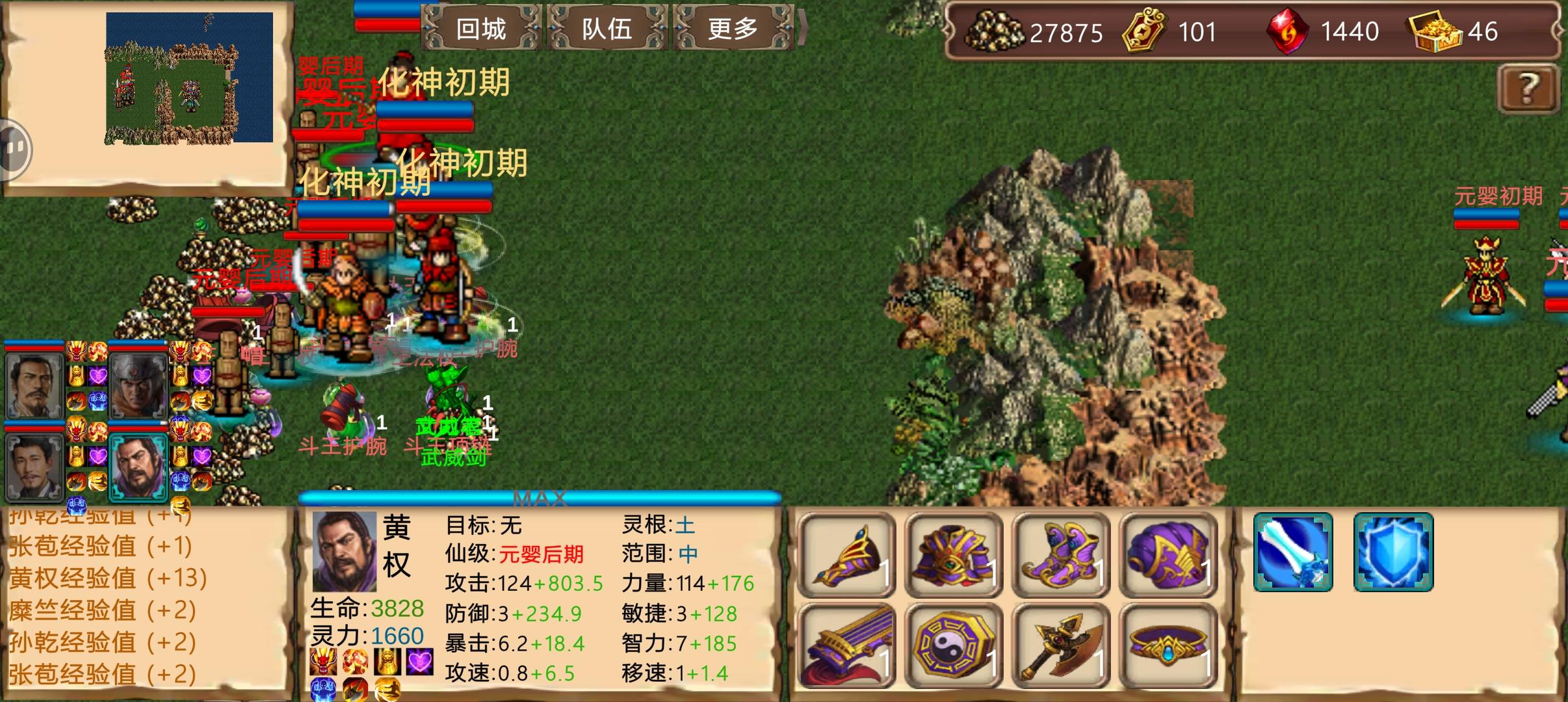Click the dragon head buff icon under 黄权
1568x702 pixels.
coord(323,662)
